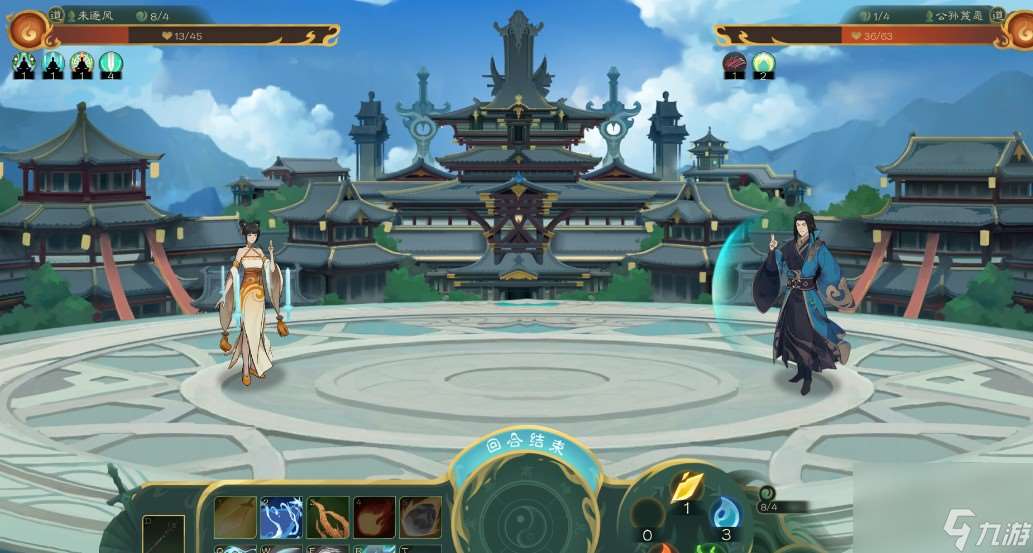Click the yin-yang medallion in the bottom panel
1033x553 pixels.
click(x=524, y=515)
